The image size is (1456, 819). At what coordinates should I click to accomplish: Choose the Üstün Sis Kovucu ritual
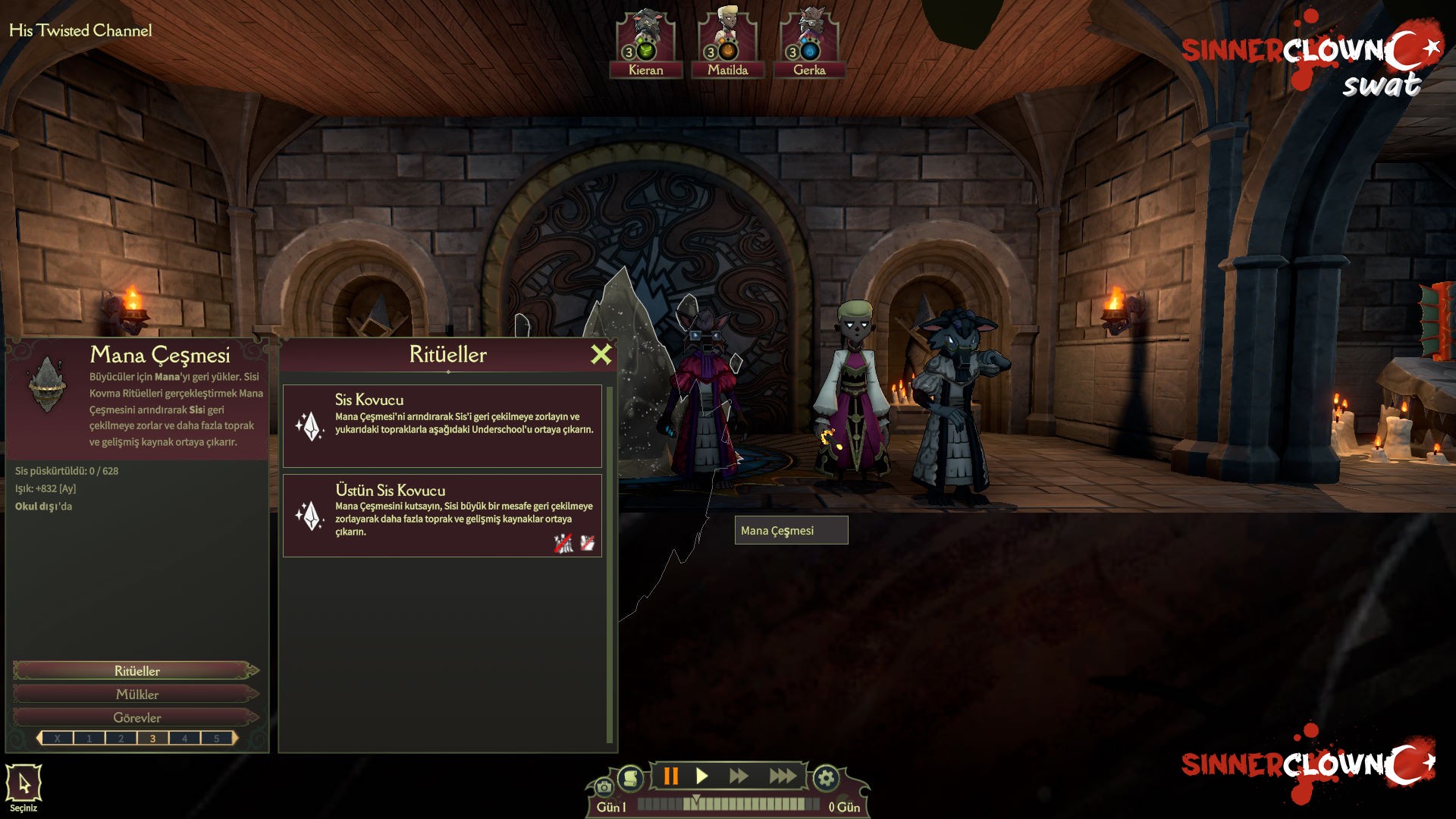442,516
